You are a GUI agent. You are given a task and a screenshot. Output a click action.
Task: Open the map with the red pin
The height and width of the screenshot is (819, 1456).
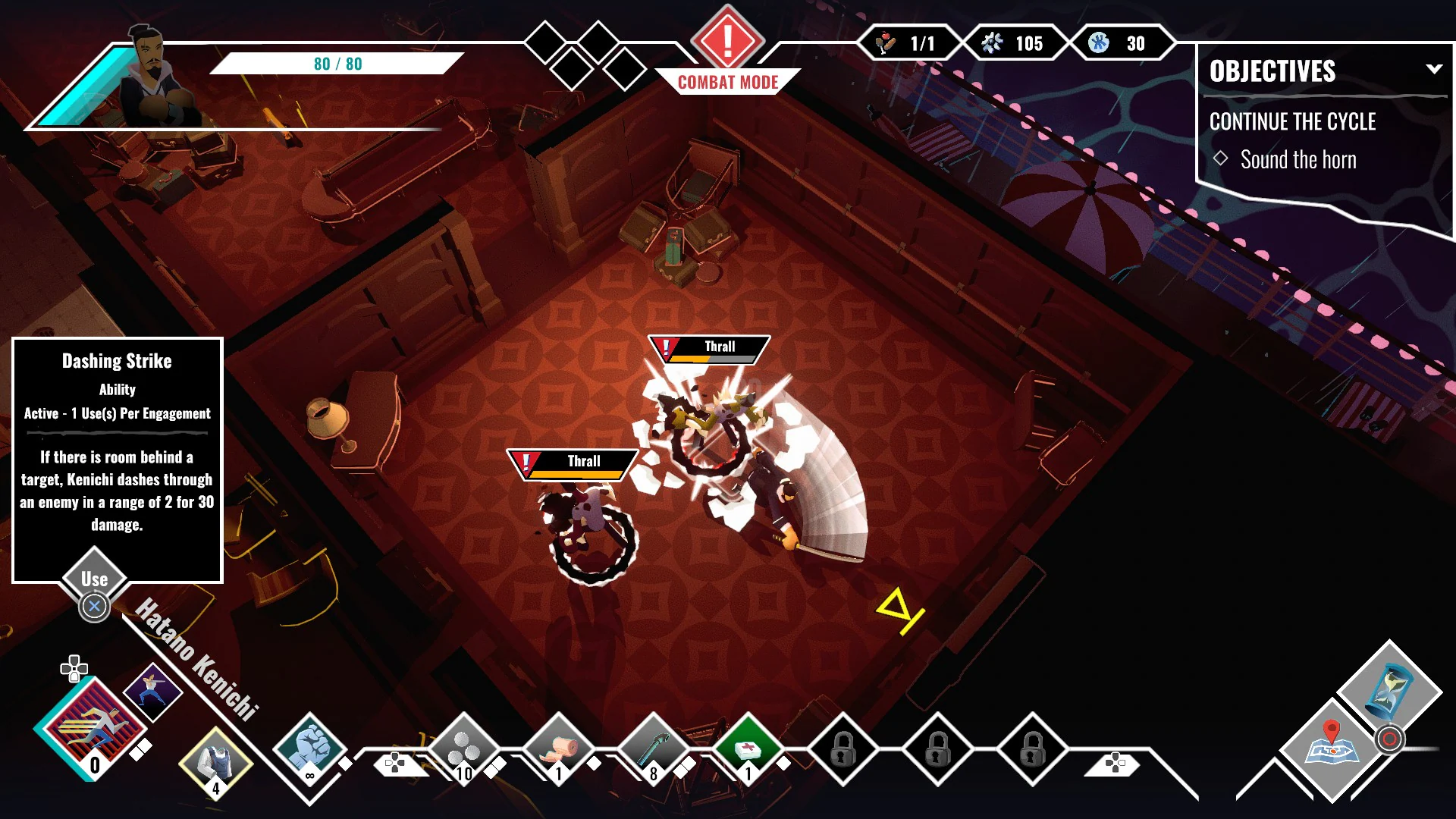point(1332,747)
